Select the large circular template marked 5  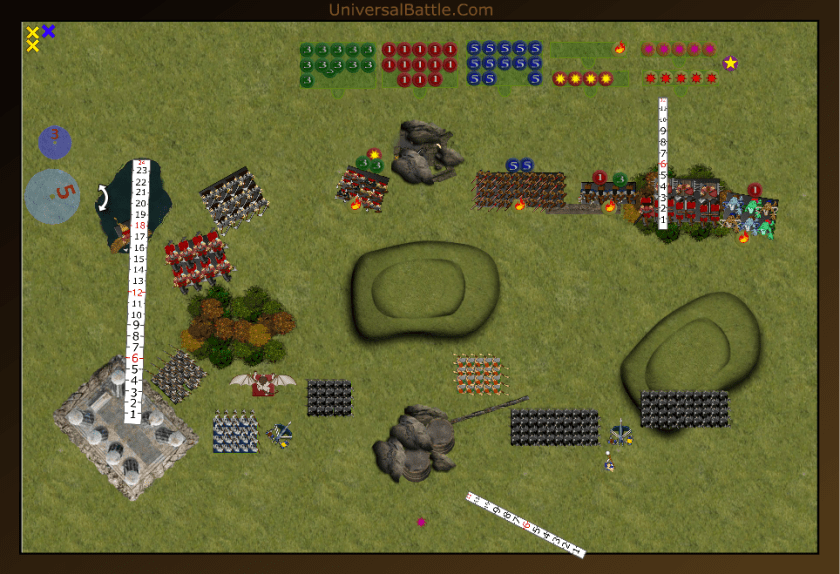click(52, 195)
